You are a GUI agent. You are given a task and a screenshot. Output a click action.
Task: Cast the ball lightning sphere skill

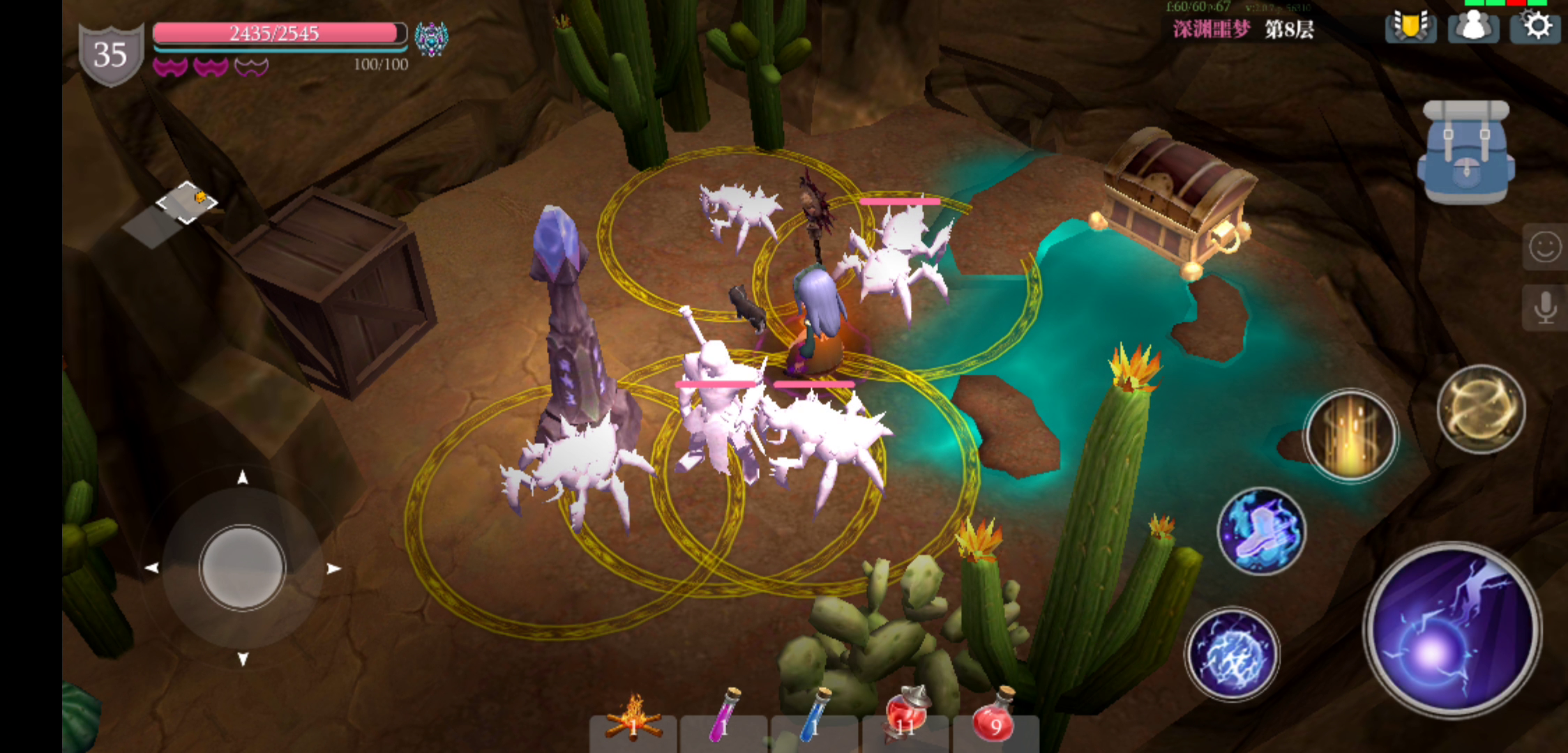pyautogui.click(x=1232, y=653)
